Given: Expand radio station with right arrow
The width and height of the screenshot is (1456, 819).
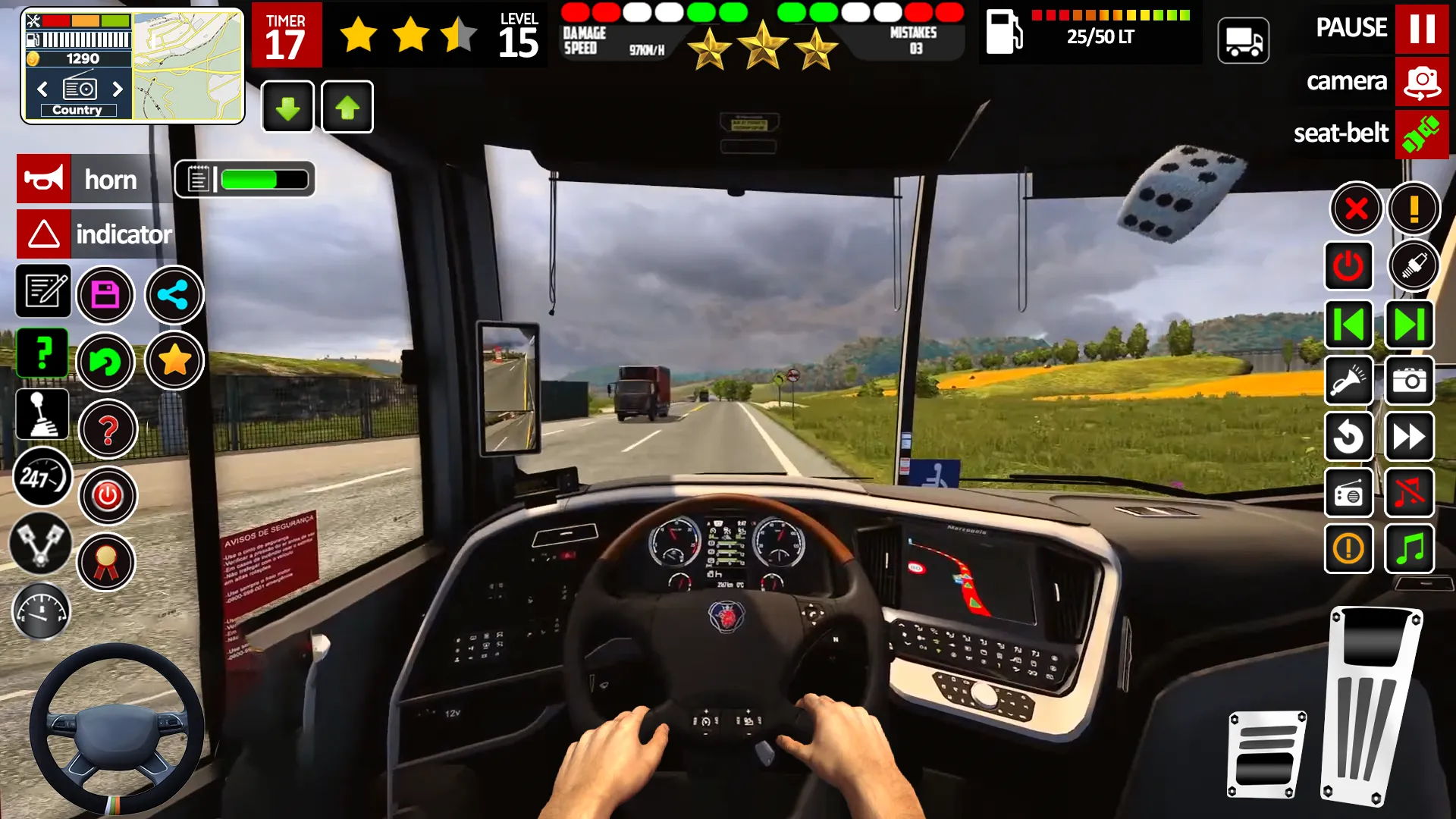Looking at the screenshot, I should 118,89.
